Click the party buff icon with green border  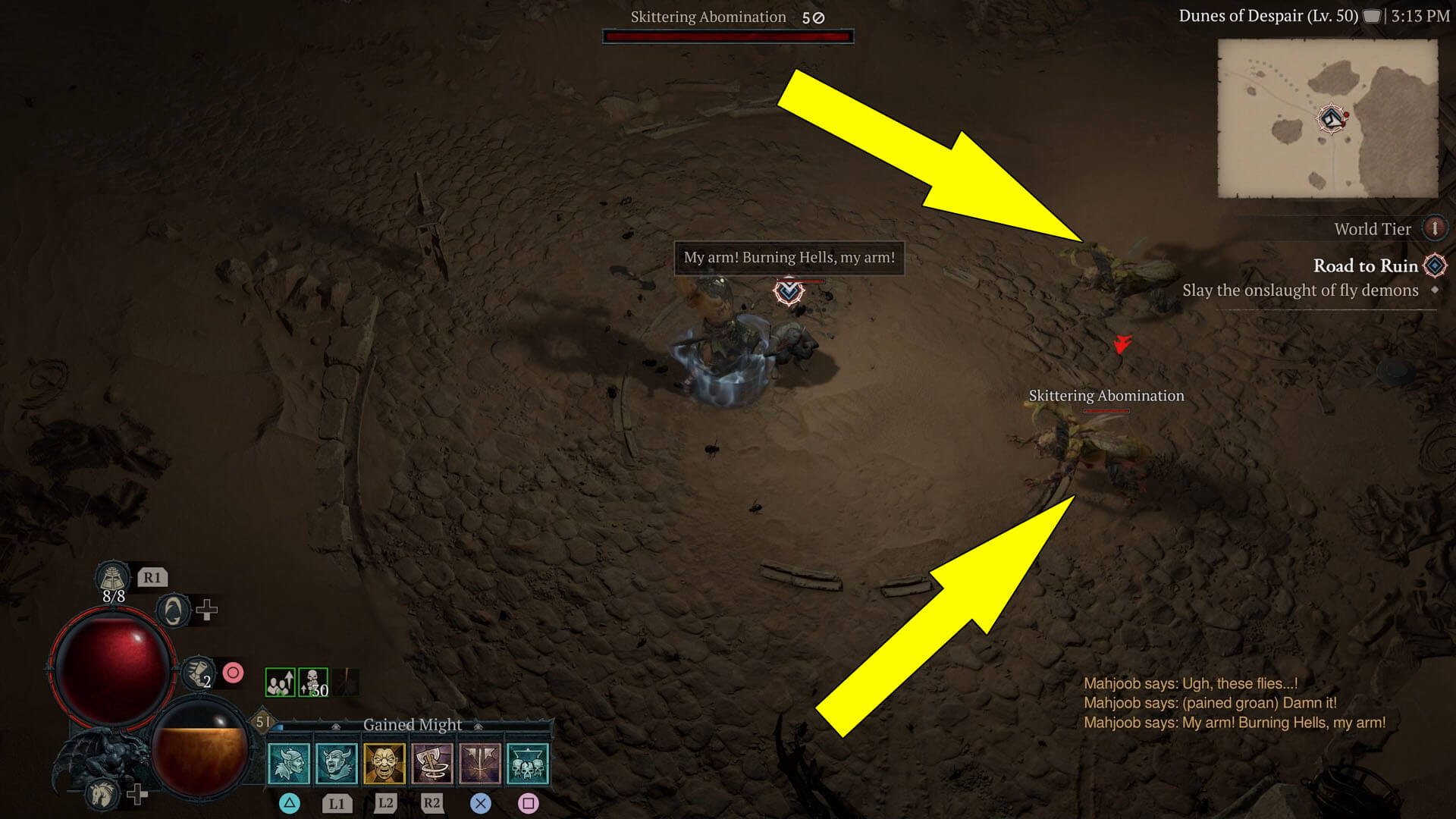[x=280, y=683]
